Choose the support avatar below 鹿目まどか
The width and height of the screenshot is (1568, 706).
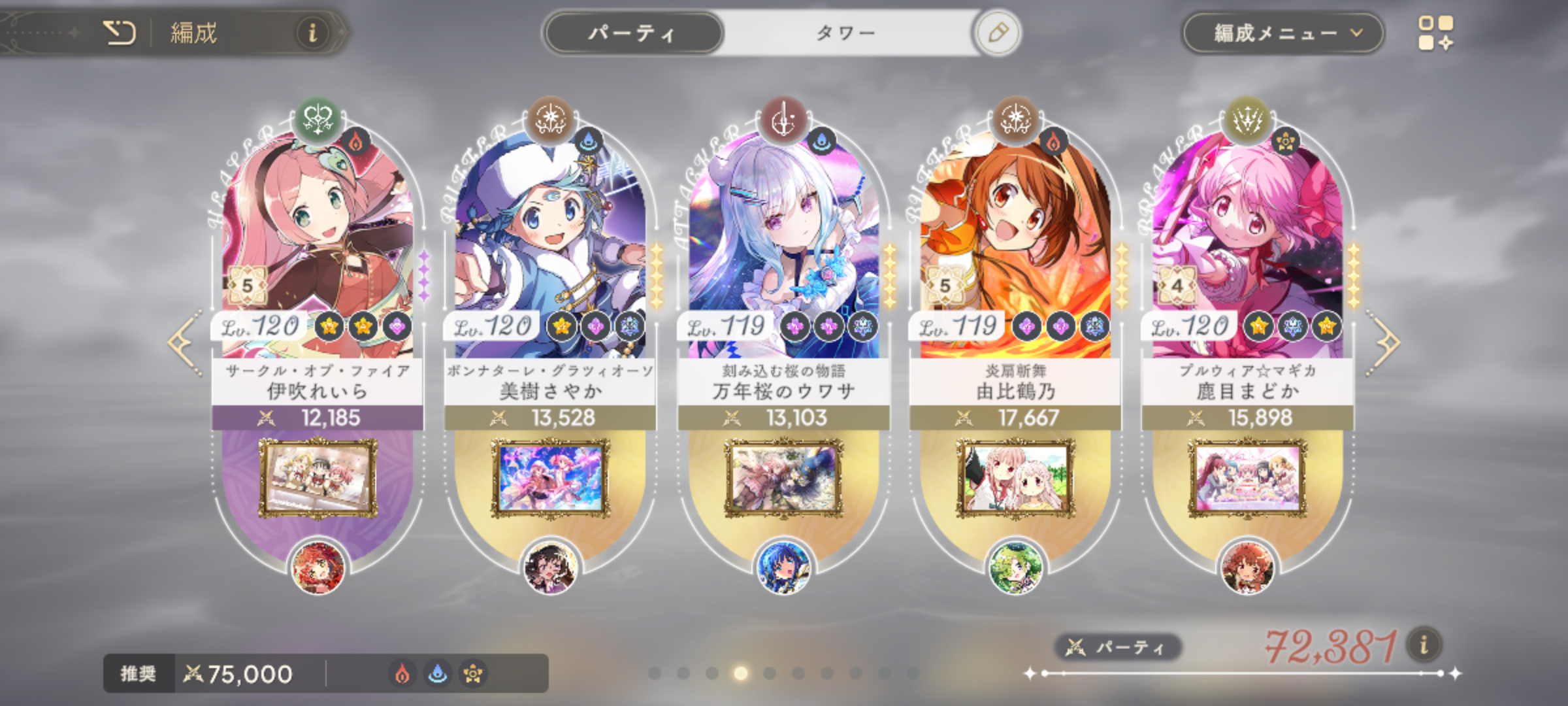click(1247, 567)
